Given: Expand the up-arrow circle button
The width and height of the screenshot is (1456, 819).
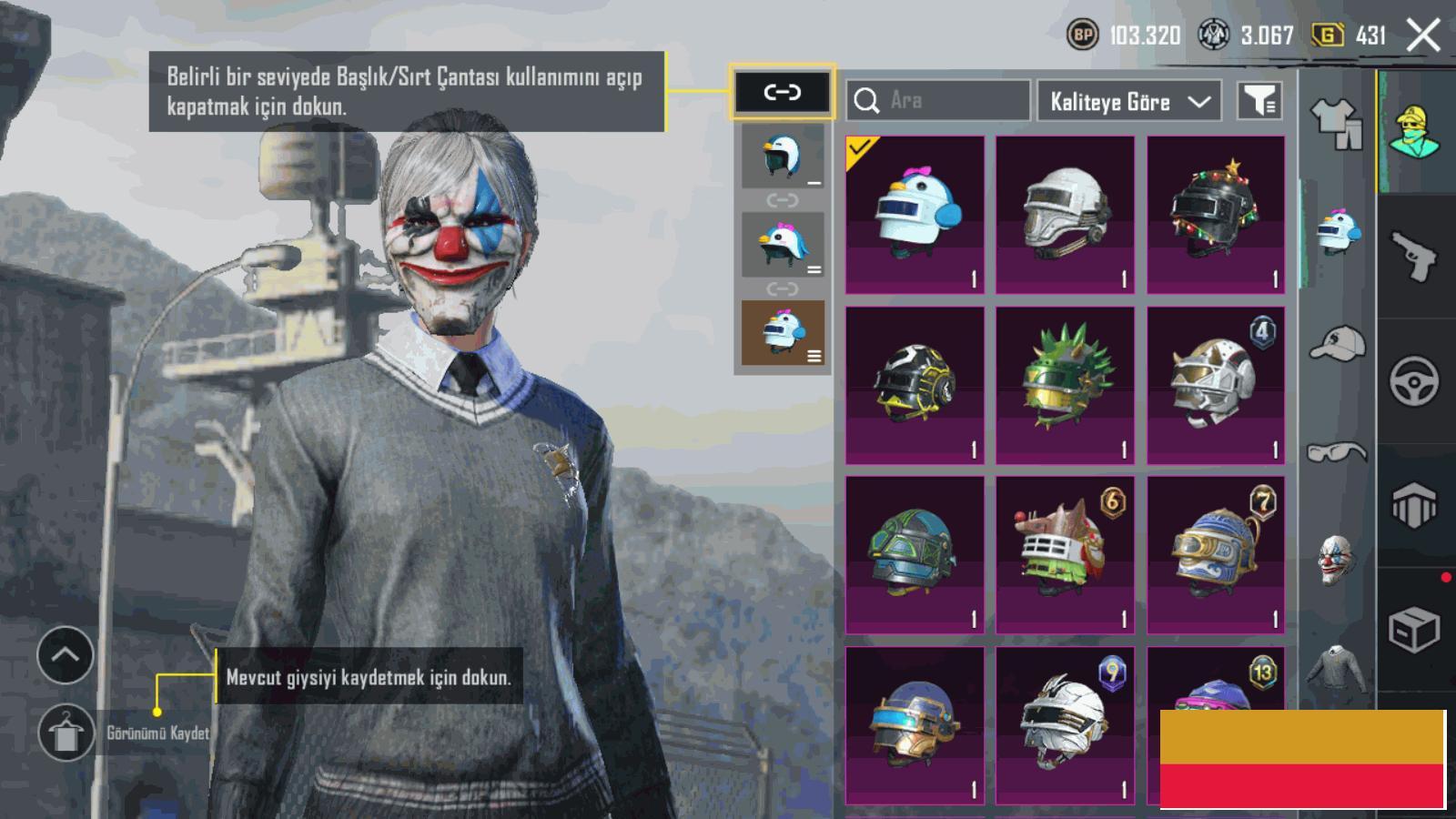Looking at the screenshot, I should (66, 655).
